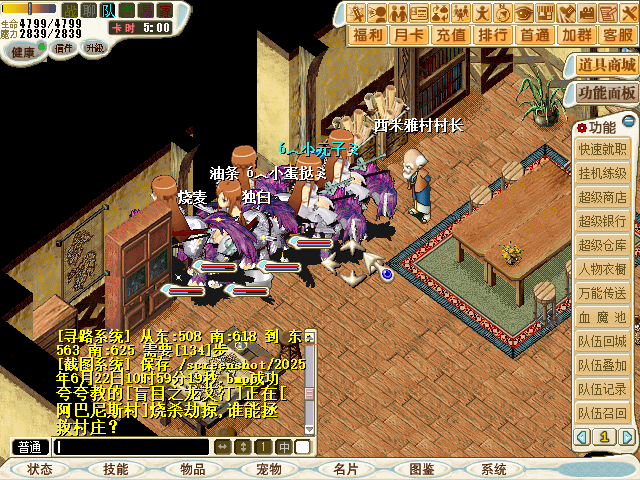Image resolution: width=640 pixels, height=480 pixels.
Task: Choose 万能传送 universal teleport
Action: 603,293
